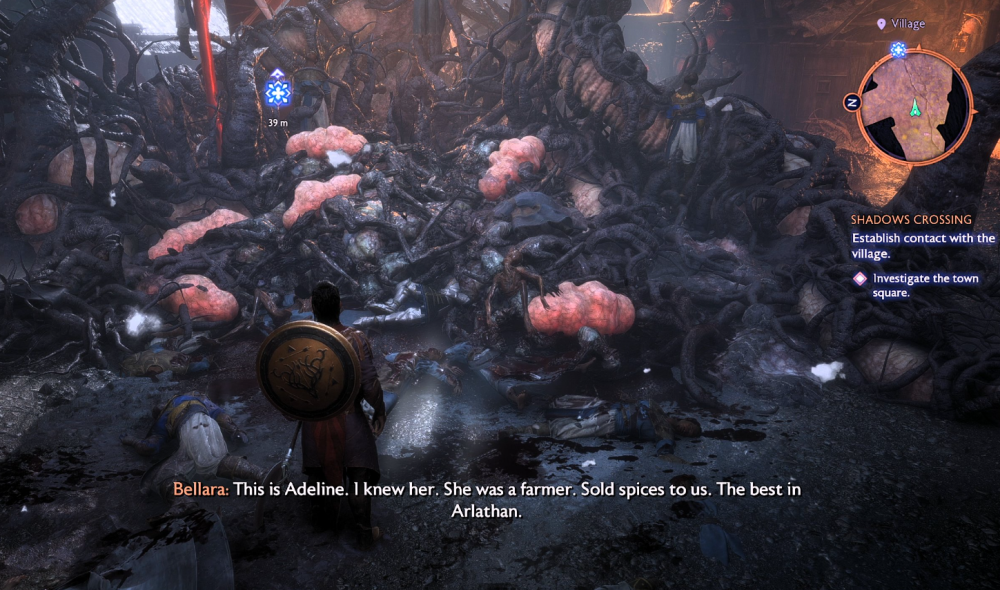
Task: Click the circular minimap
Action: (914, 104)
